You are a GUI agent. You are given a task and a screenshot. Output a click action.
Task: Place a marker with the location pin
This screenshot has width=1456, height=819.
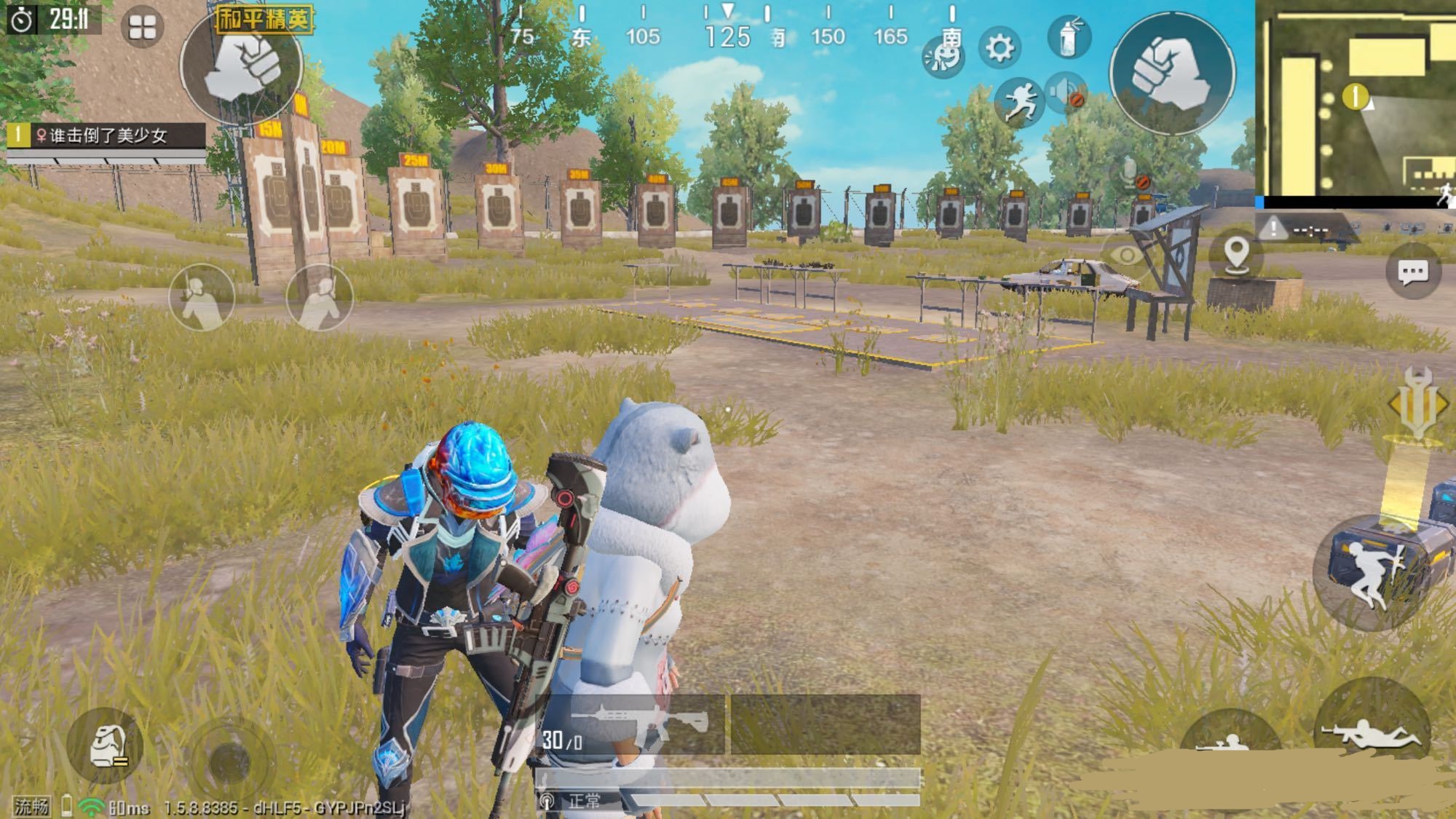point(1236,254)
